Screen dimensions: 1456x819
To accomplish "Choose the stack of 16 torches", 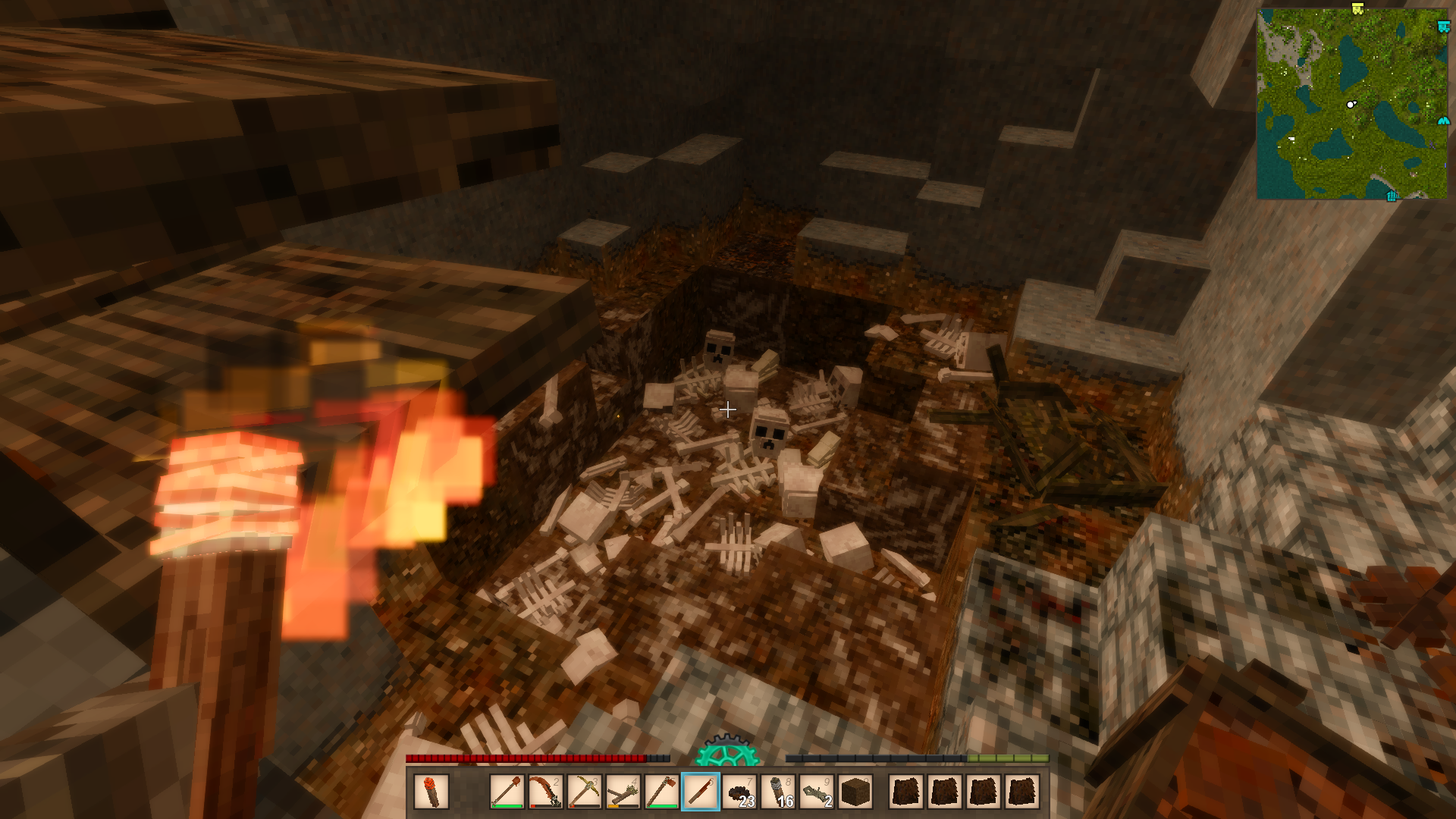I will click(778, 792).
